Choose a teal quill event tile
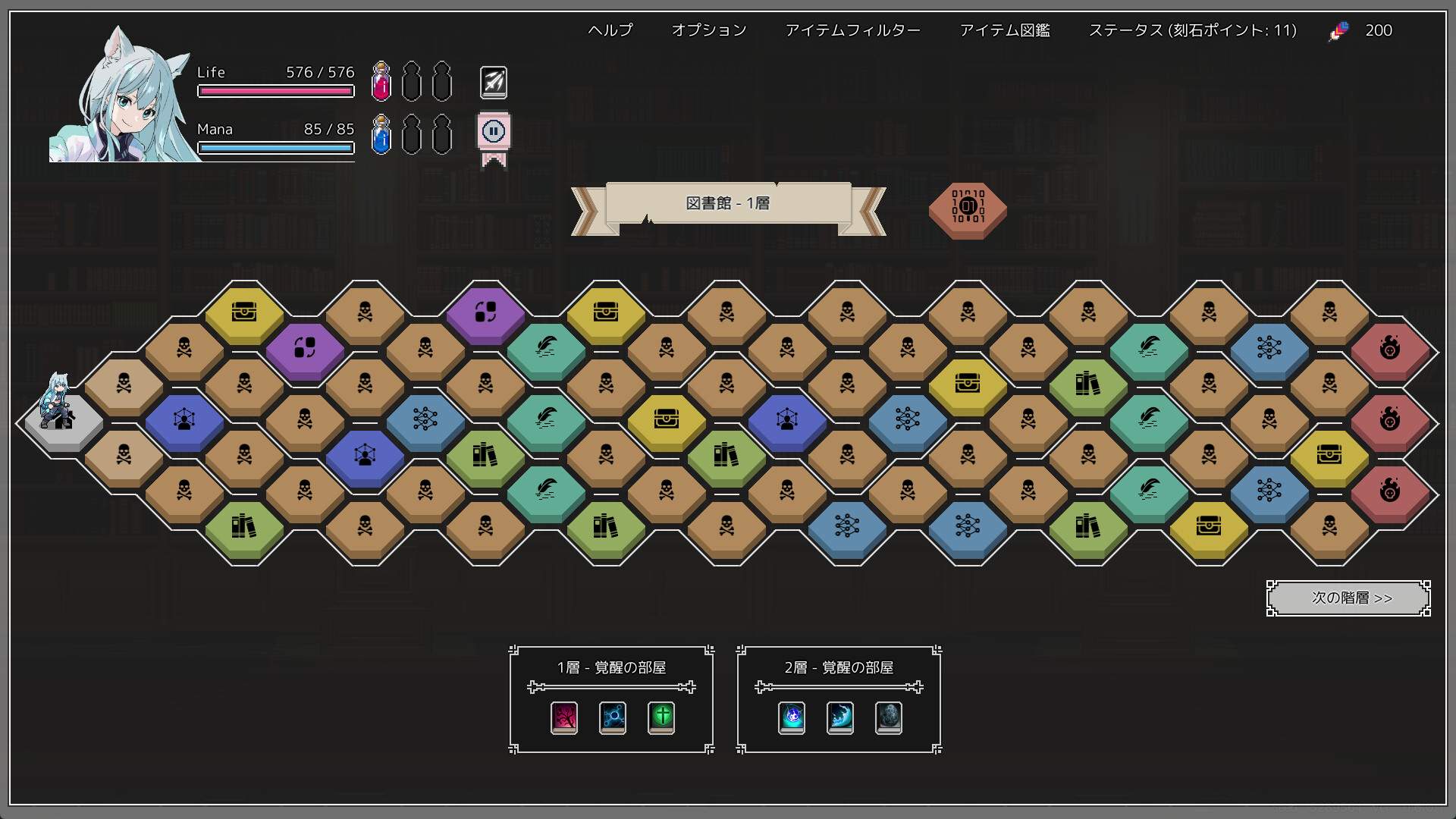This screenshot has width=1456, height=819. (x=547, y=347)
